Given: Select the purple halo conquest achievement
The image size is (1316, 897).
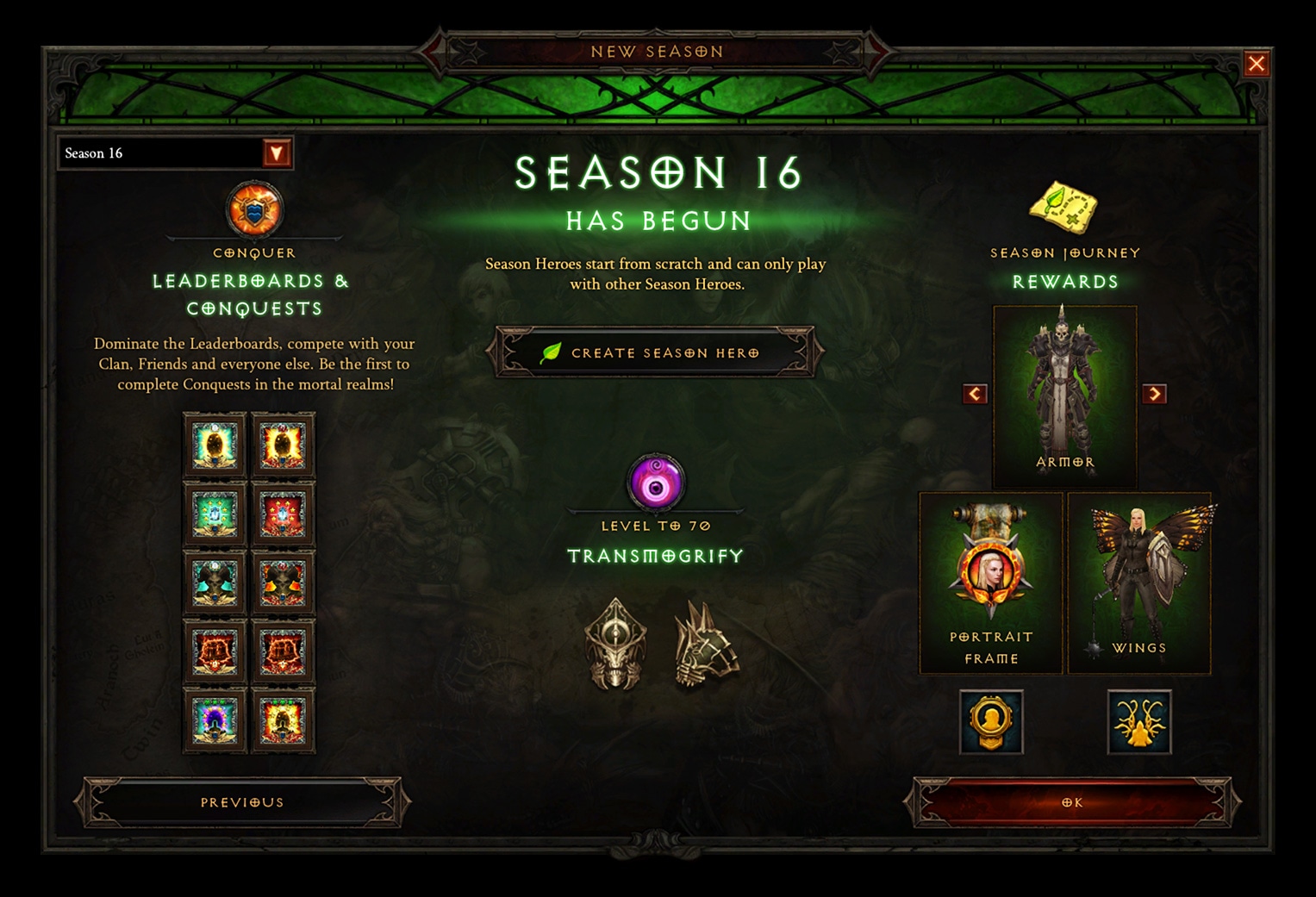Looking at the screenshot, I should pyautogui.click(x=215, y=719).
